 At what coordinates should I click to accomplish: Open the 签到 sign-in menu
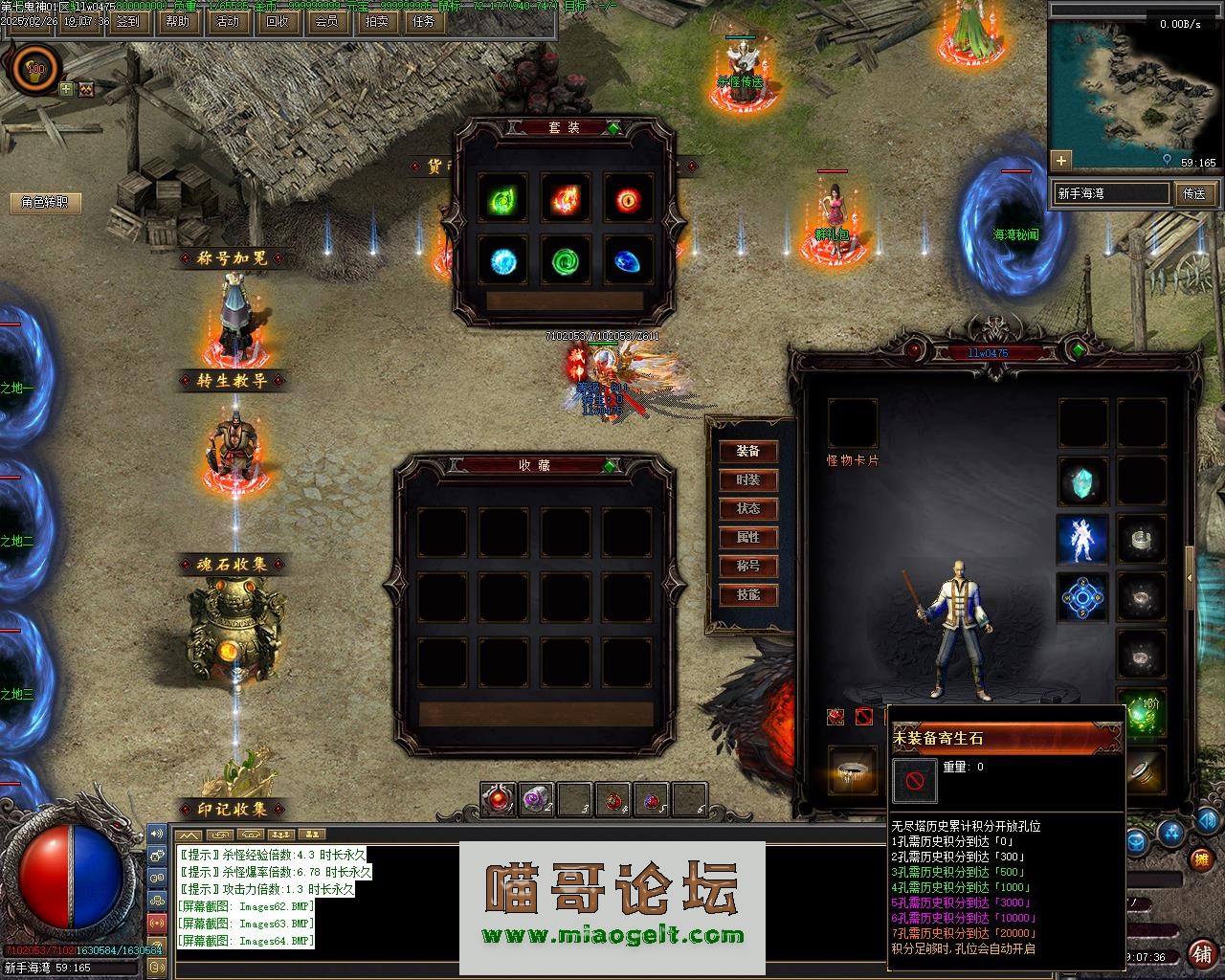tap(125, 21)
